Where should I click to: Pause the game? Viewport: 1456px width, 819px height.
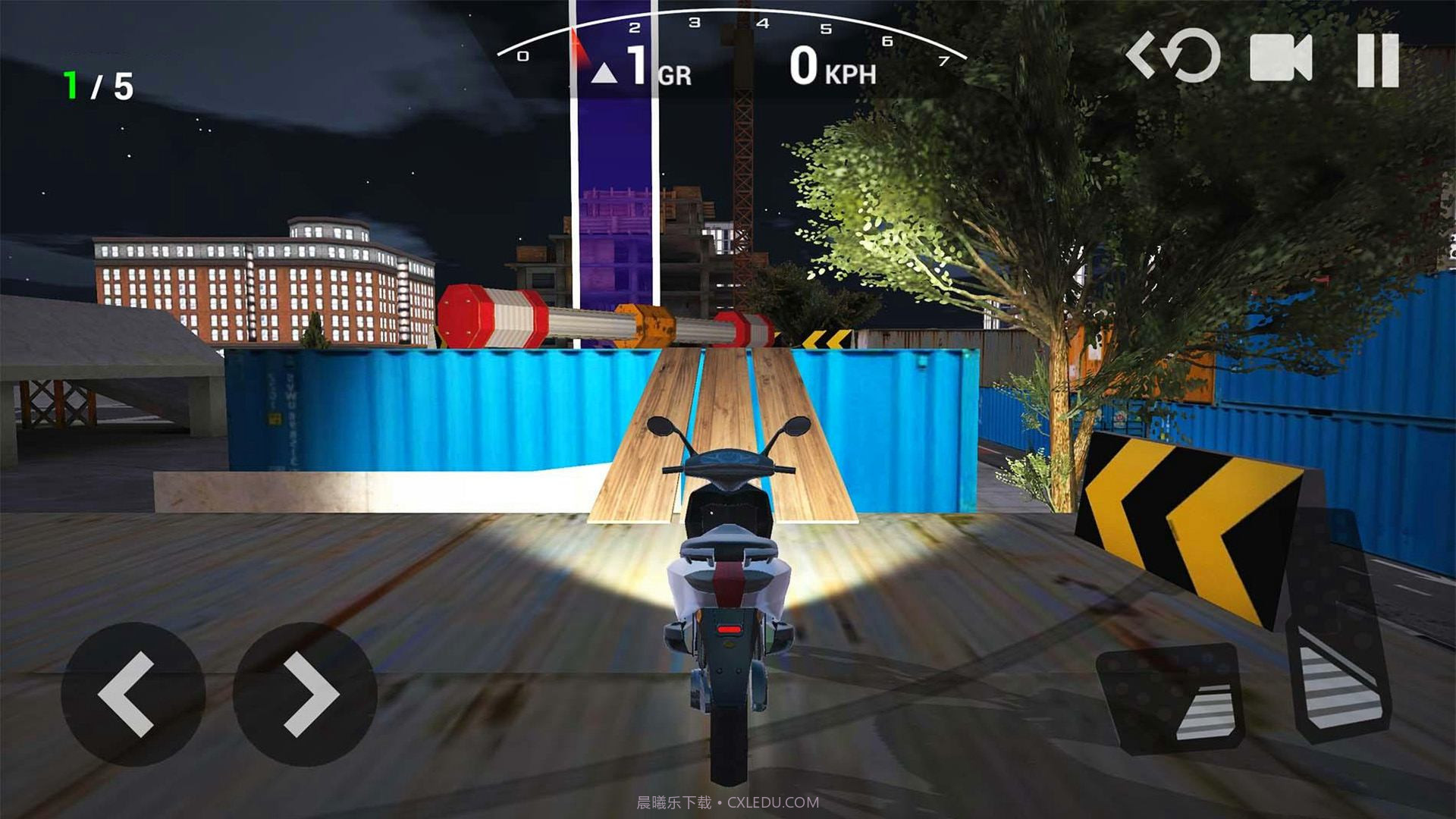pyautogui.click(x=1378, y=60)
